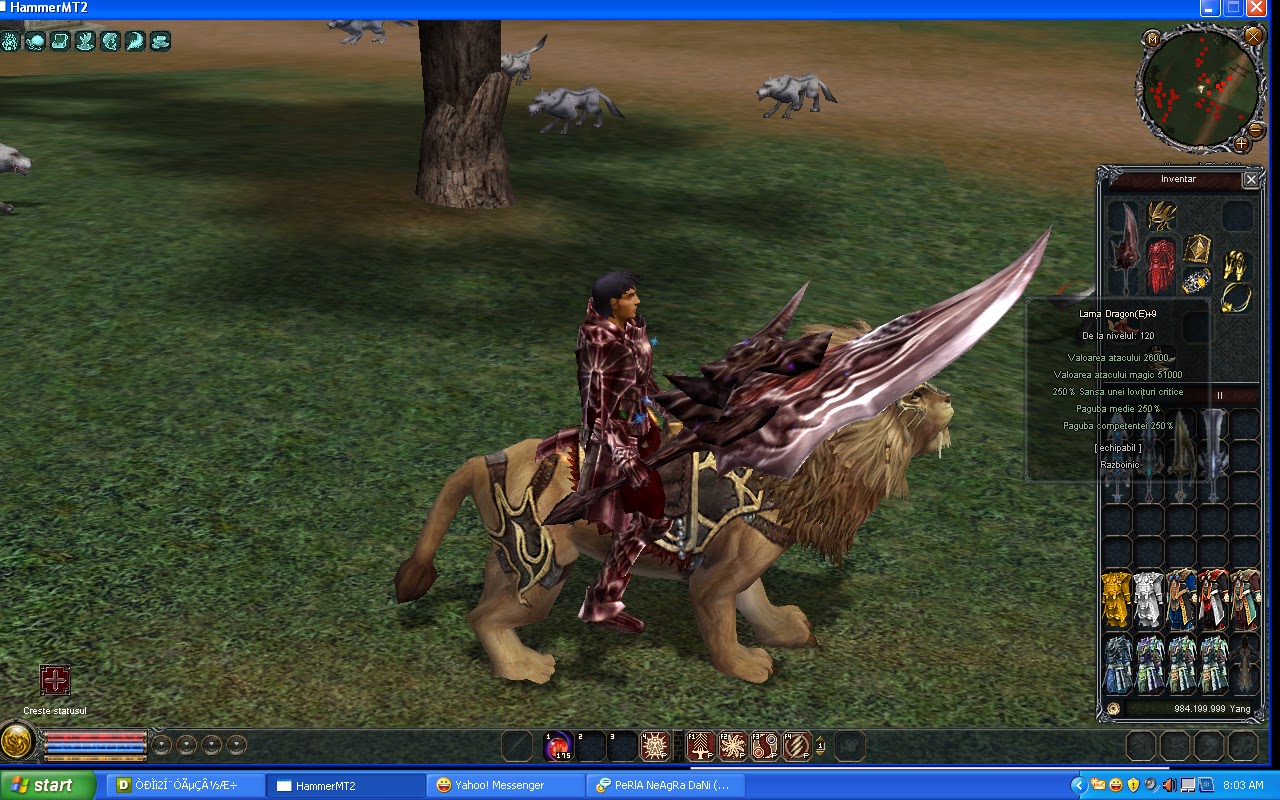Toggle the inventory window button

coord(1173,745)
